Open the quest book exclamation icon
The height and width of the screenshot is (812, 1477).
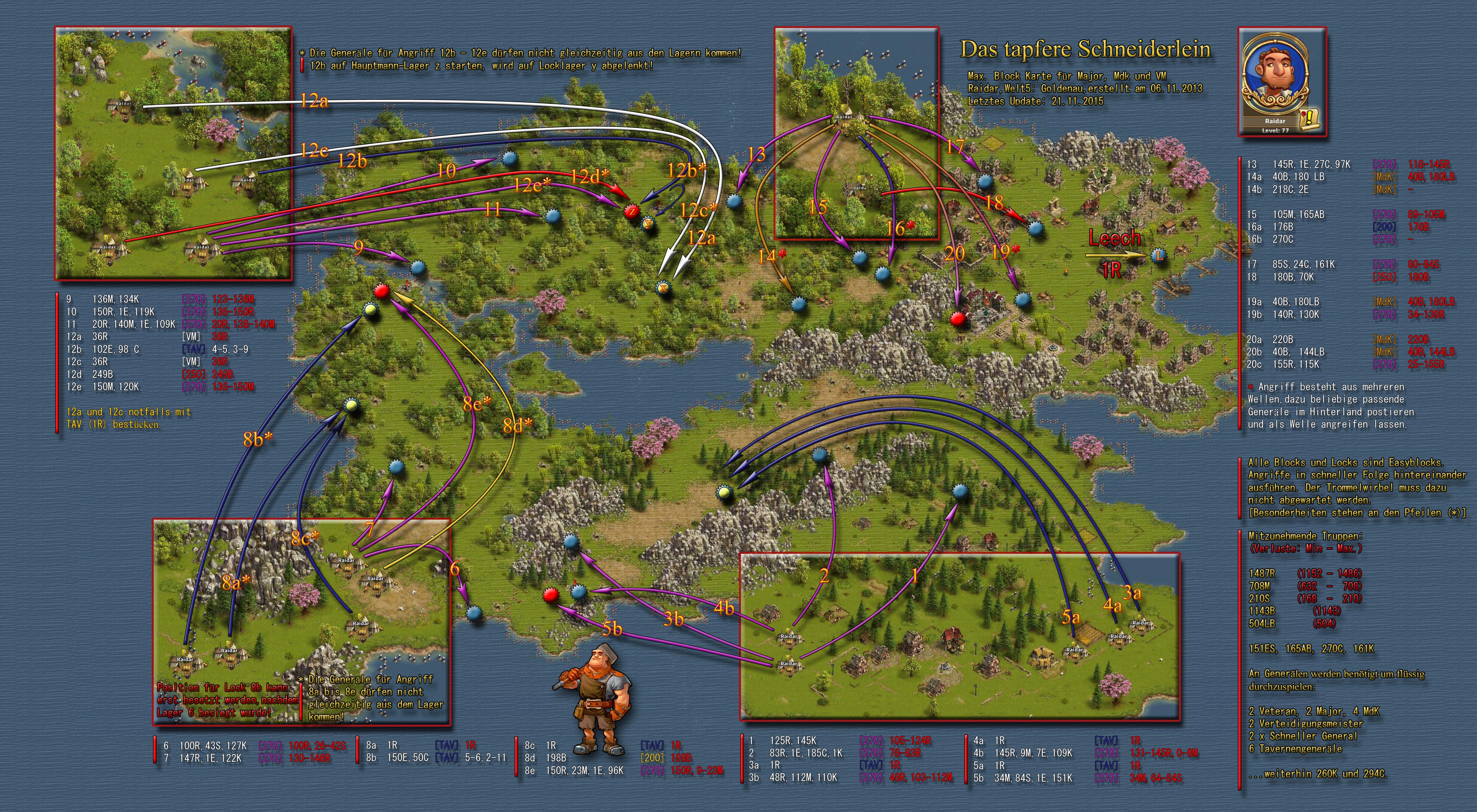pos(1308,118)
